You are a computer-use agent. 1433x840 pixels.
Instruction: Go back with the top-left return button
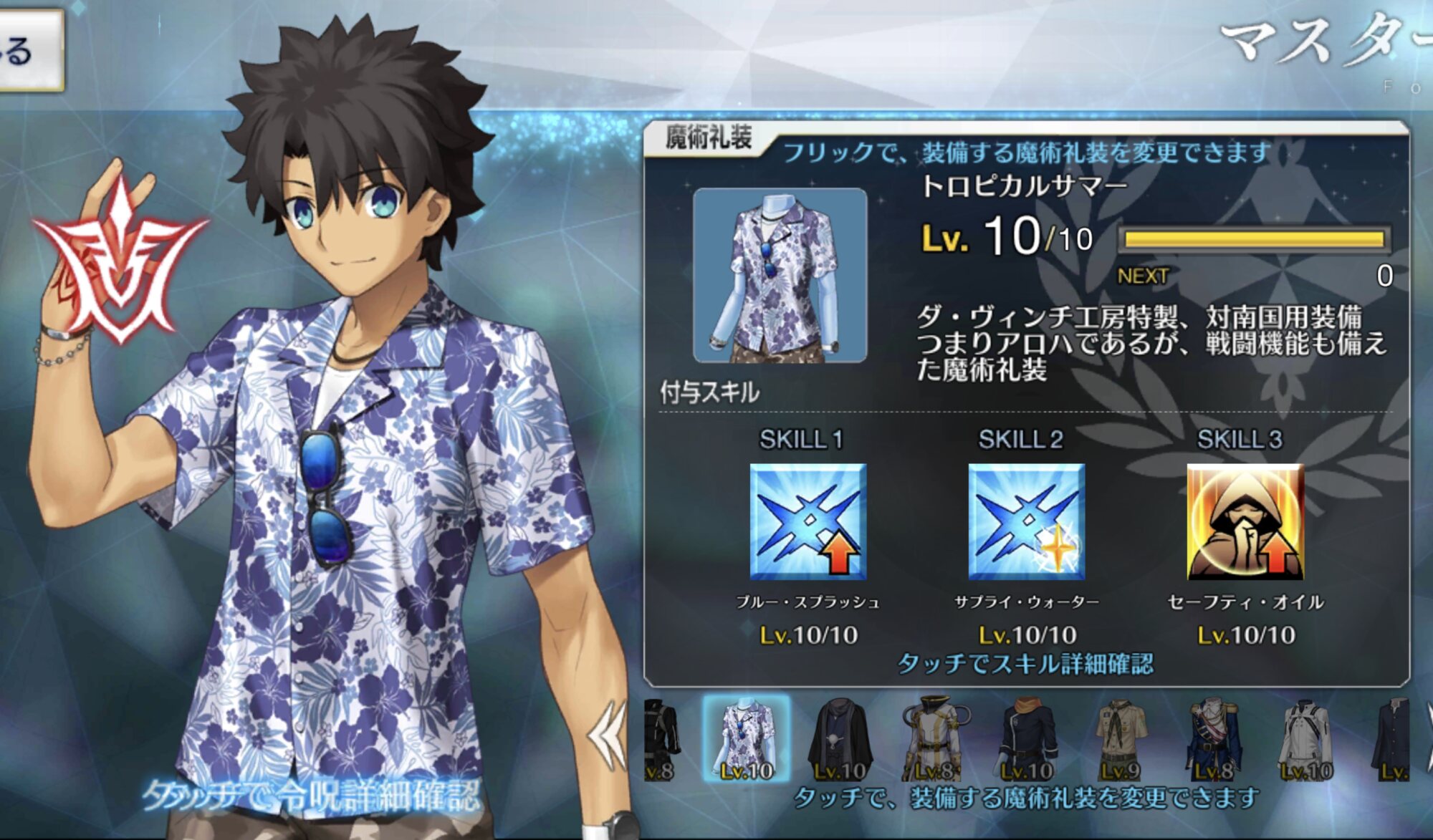(29, 50)
